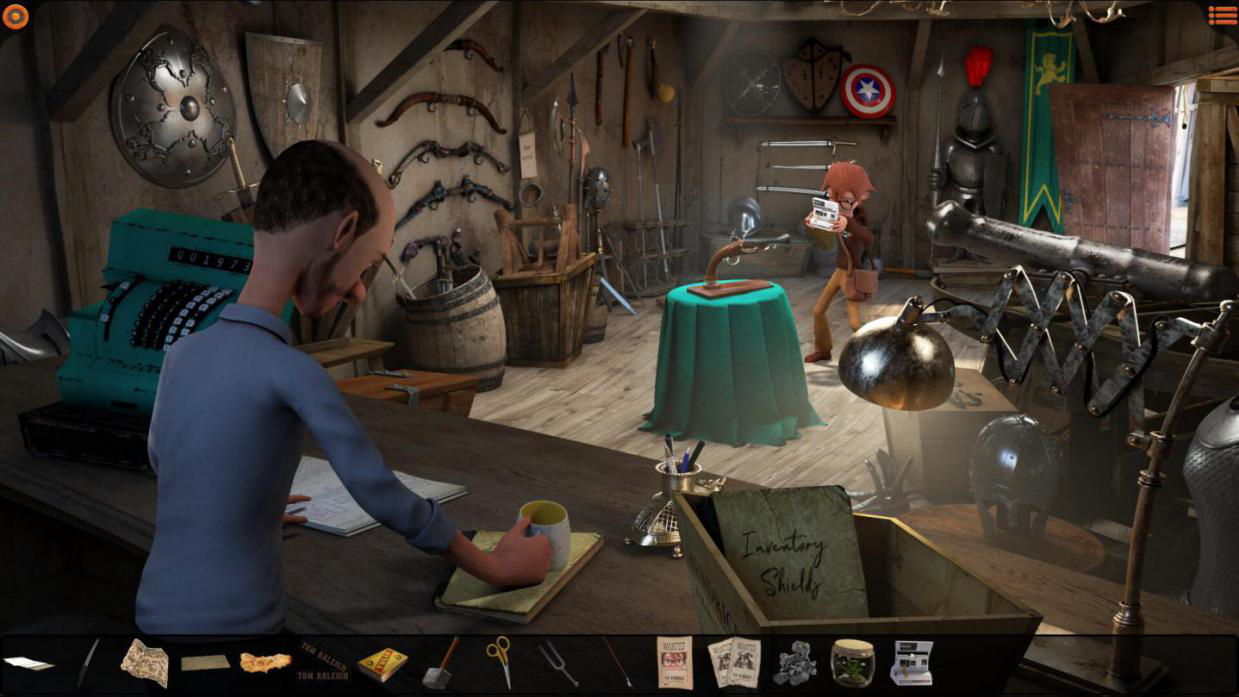Choose the yellow-handled scissors
The height and width of the screenshot is (697, 1239).
pos(499,662)
